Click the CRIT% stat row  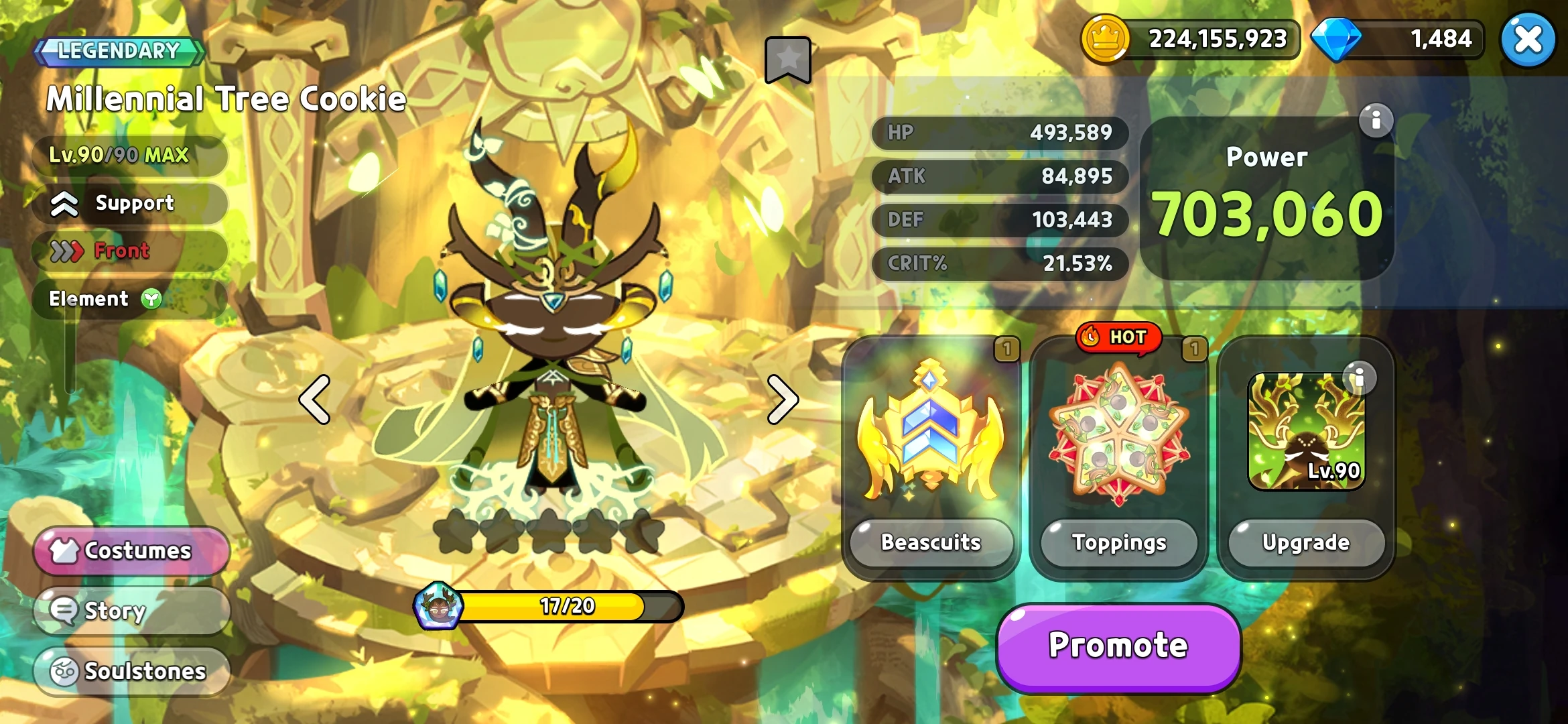(x=1000, y=263)
